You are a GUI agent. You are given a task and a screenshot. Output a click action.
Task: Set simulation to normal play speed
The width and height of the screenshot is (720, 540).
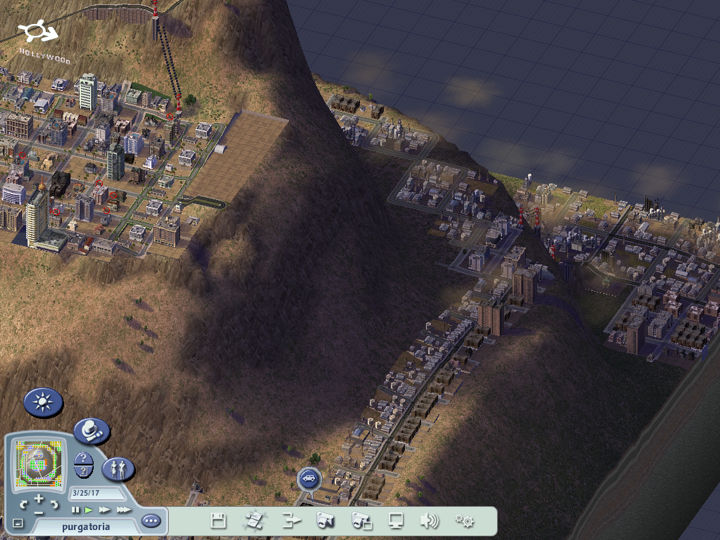tap(88, 509)
